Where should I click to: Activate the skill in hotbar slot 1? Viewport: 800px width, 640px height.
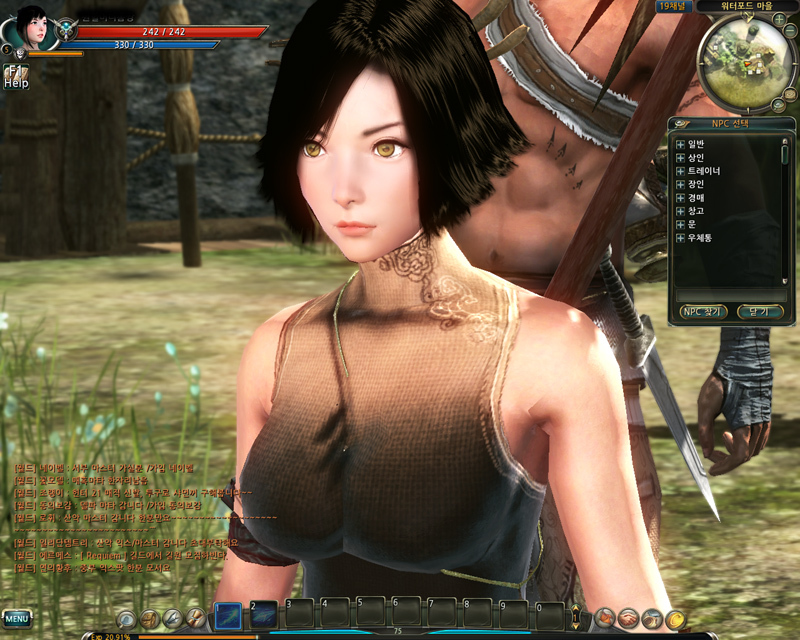(x=228, y=613)
